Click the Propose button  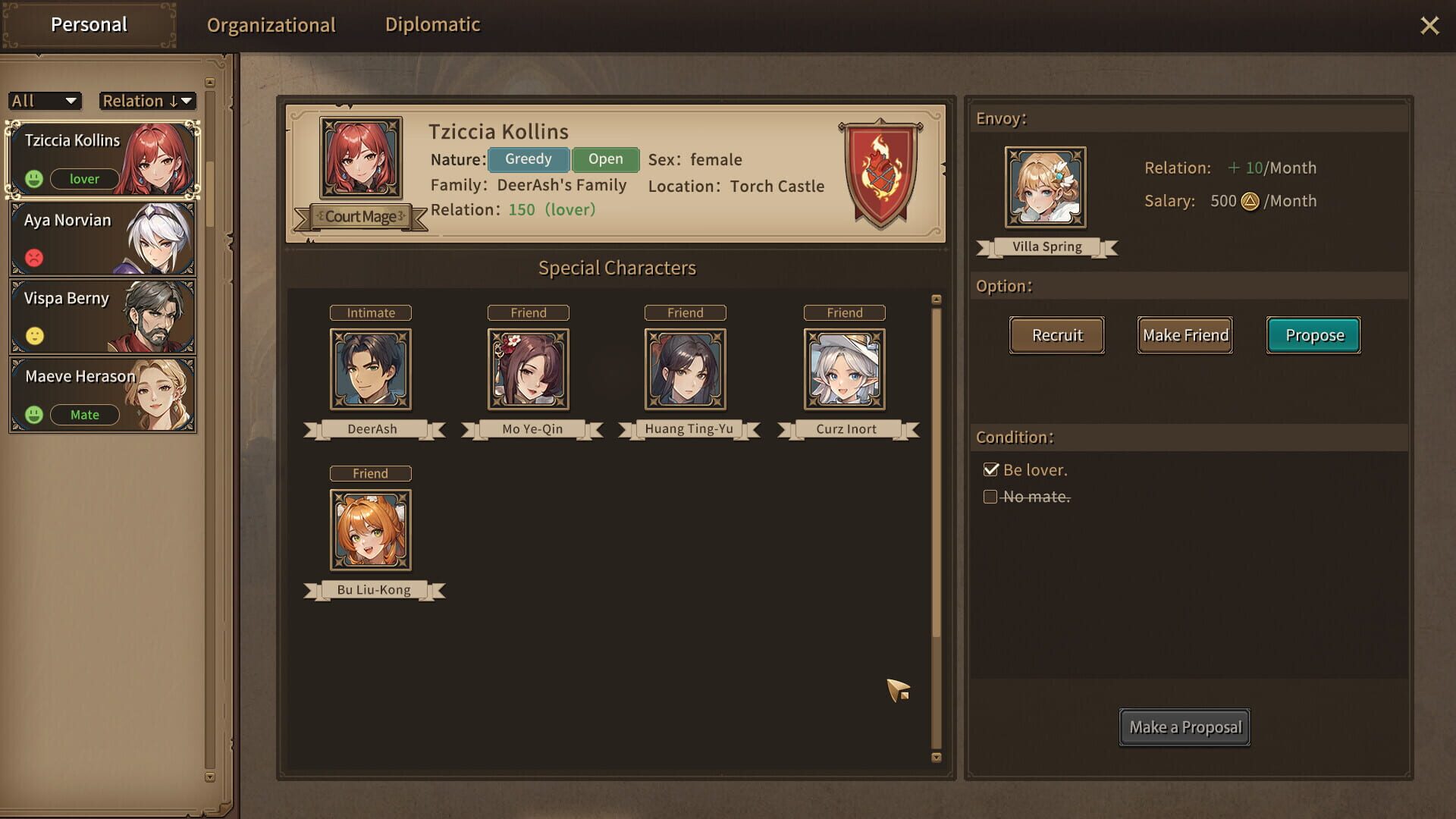click(1313, 335)
